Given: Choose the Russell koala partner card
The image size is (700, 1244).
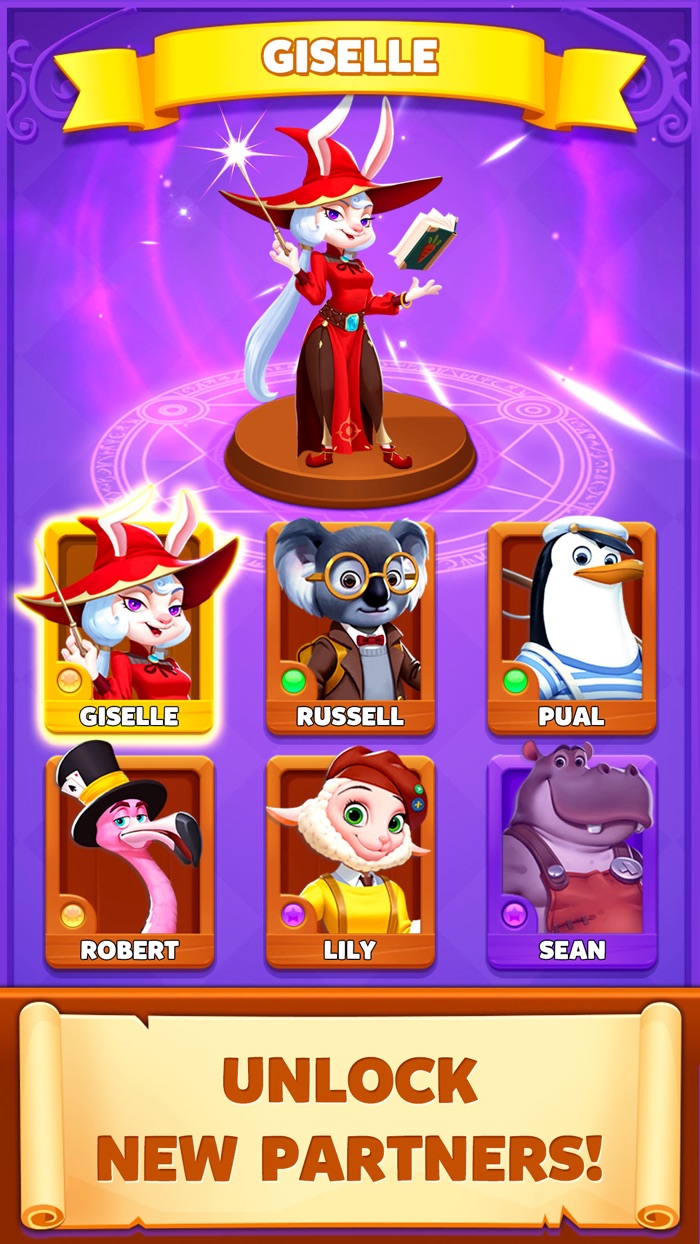Looking at the screenshot, I should (350, 625).
